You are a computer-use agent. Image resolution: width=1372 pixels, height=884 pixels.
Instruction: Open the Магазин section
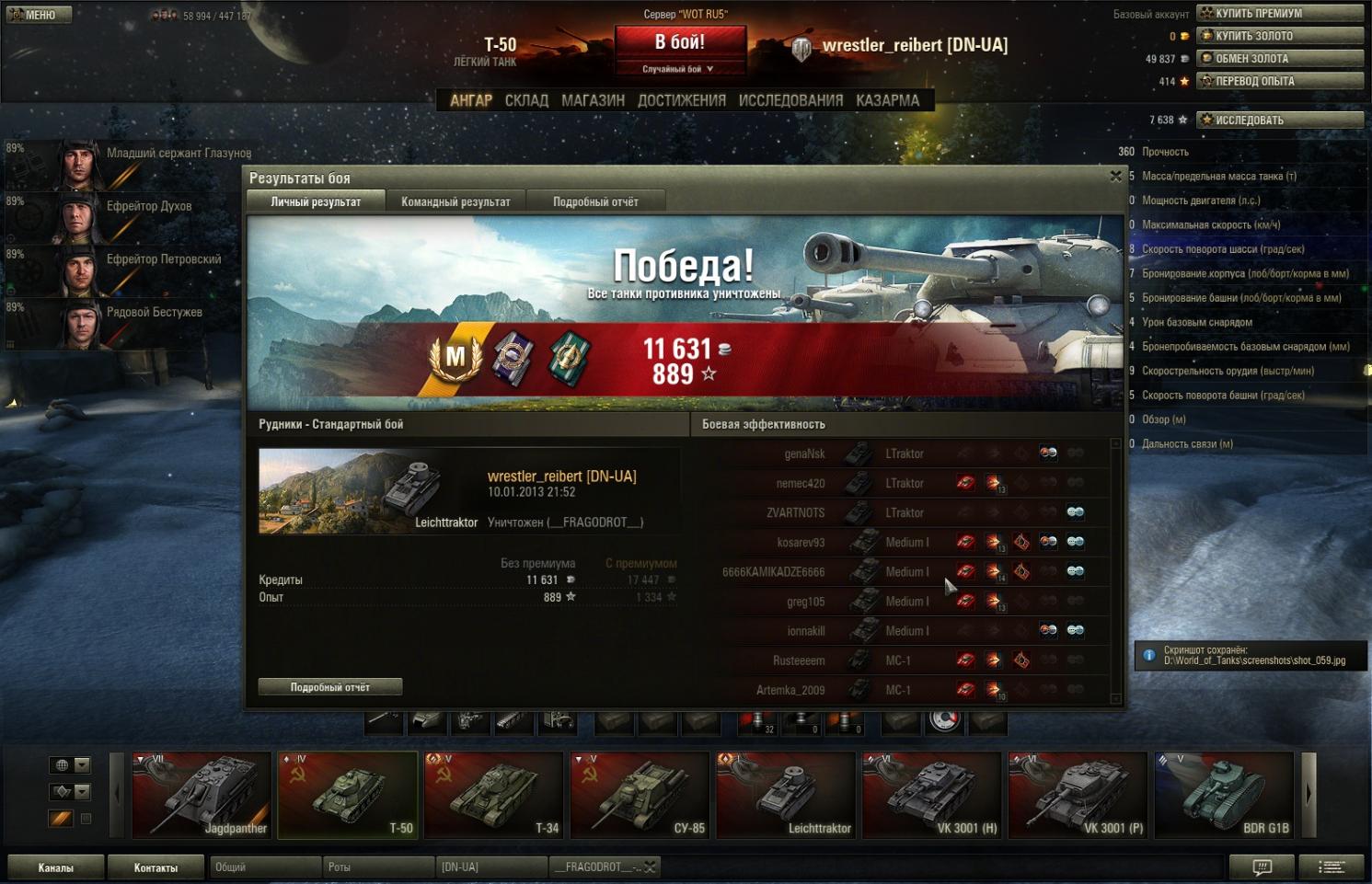(593, 100)
